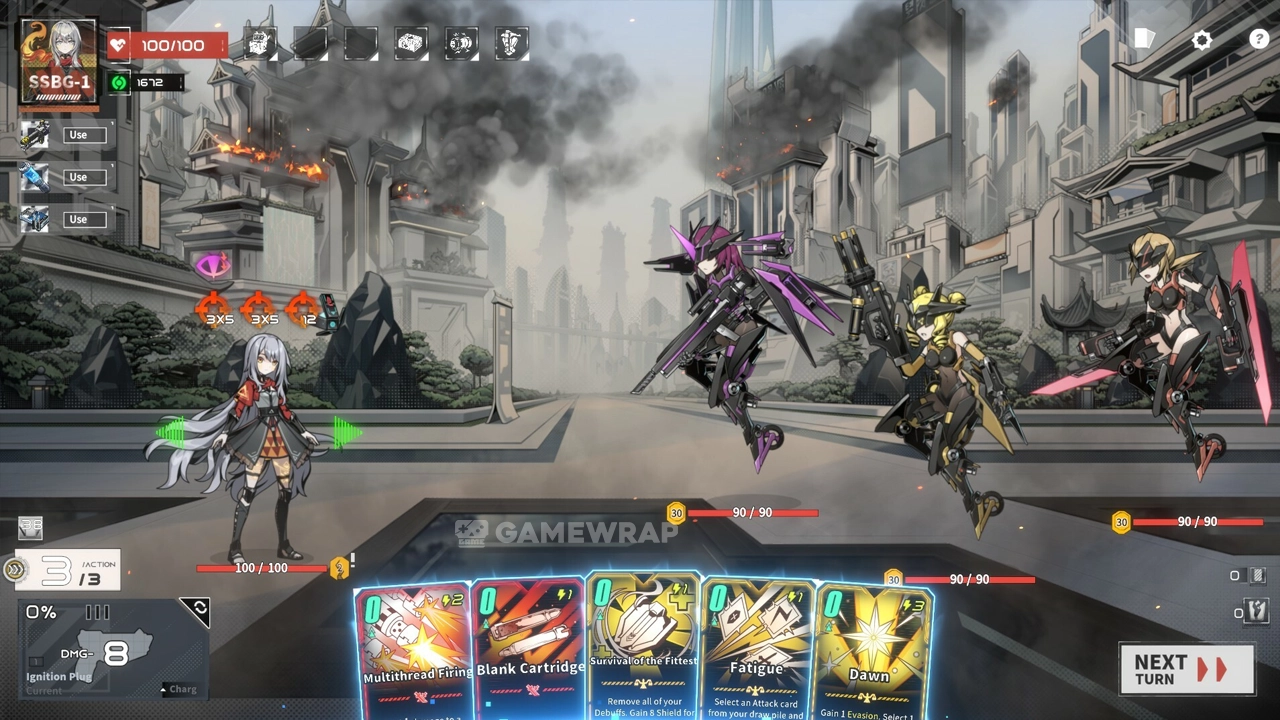View the deck cards icon
The image size is (1280, 720).
coord(1145,39)
